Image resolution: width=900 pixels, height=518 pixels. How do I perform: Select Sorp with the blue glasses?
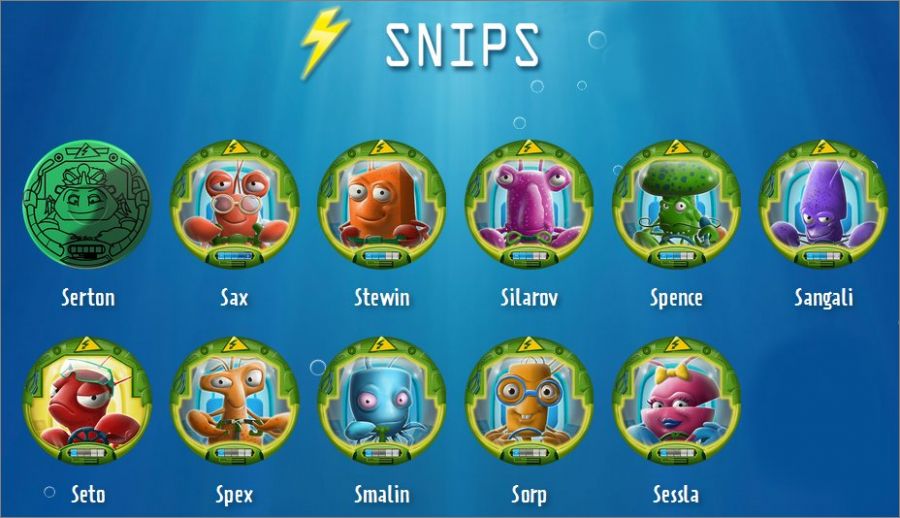[529, 401]
